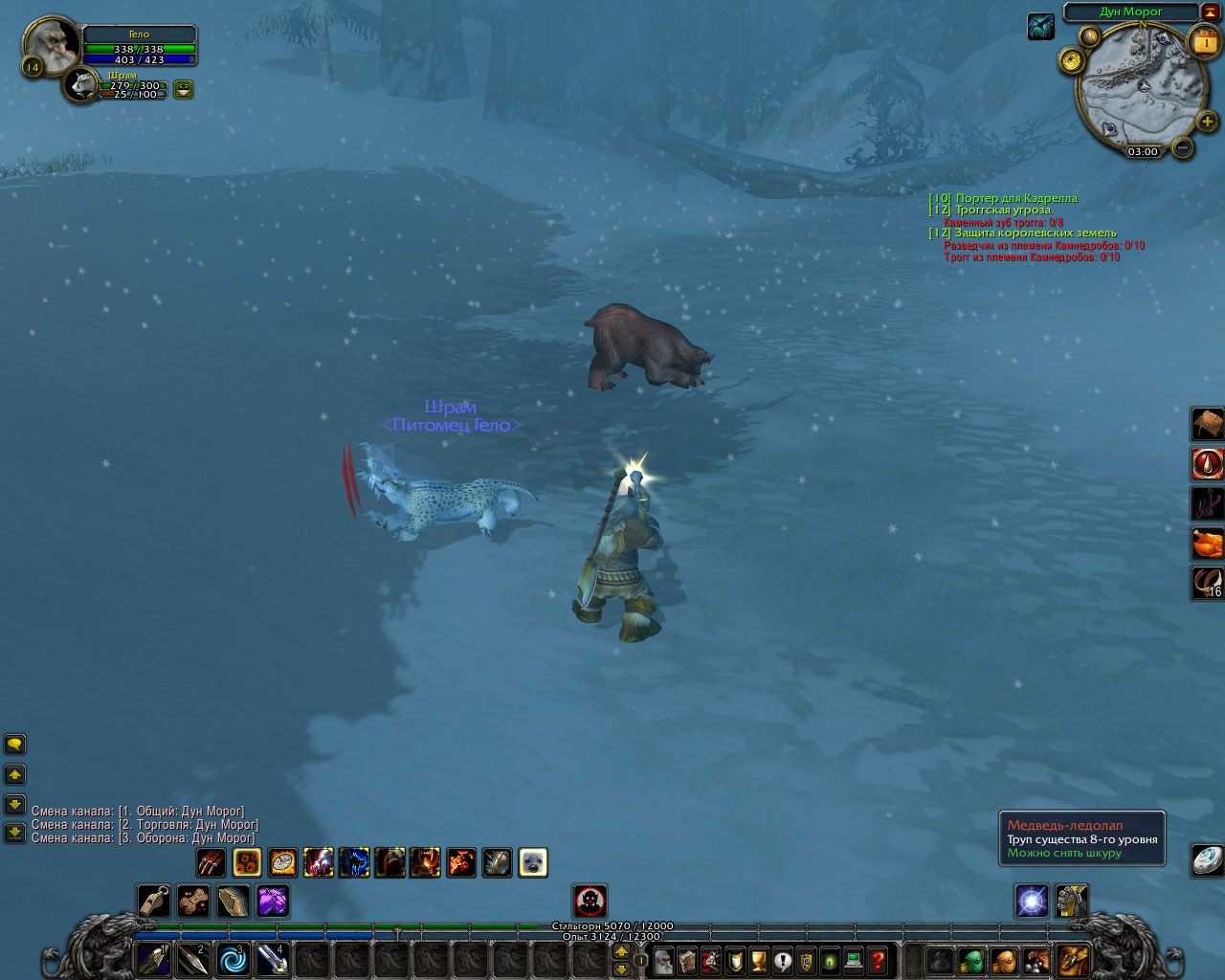Use the roasted meat food item
Screen dimensions: 1225x980
[x=1208, y=543]
